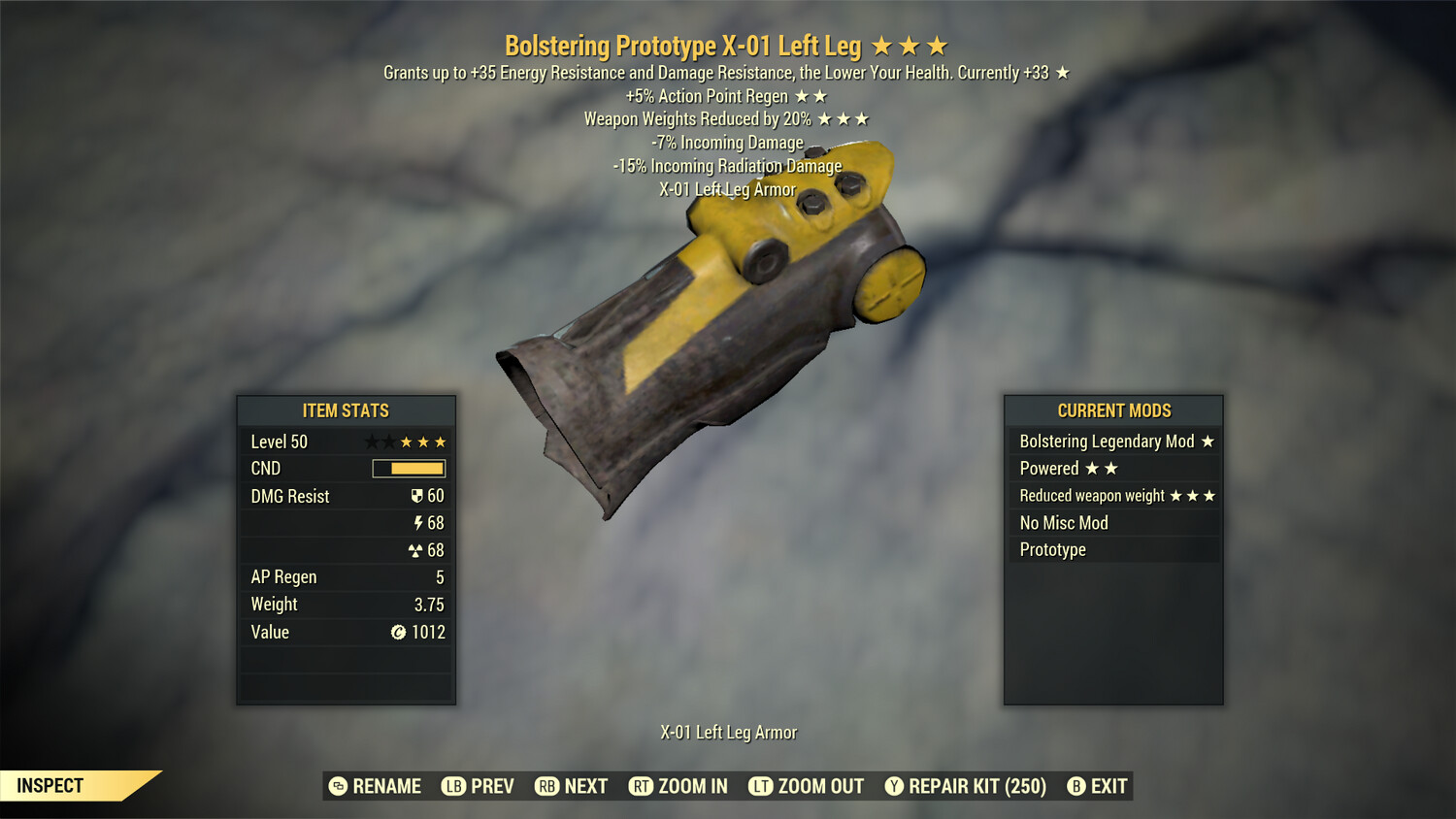
Task: Exit the inspect screen
Action: pos(1097,786)
